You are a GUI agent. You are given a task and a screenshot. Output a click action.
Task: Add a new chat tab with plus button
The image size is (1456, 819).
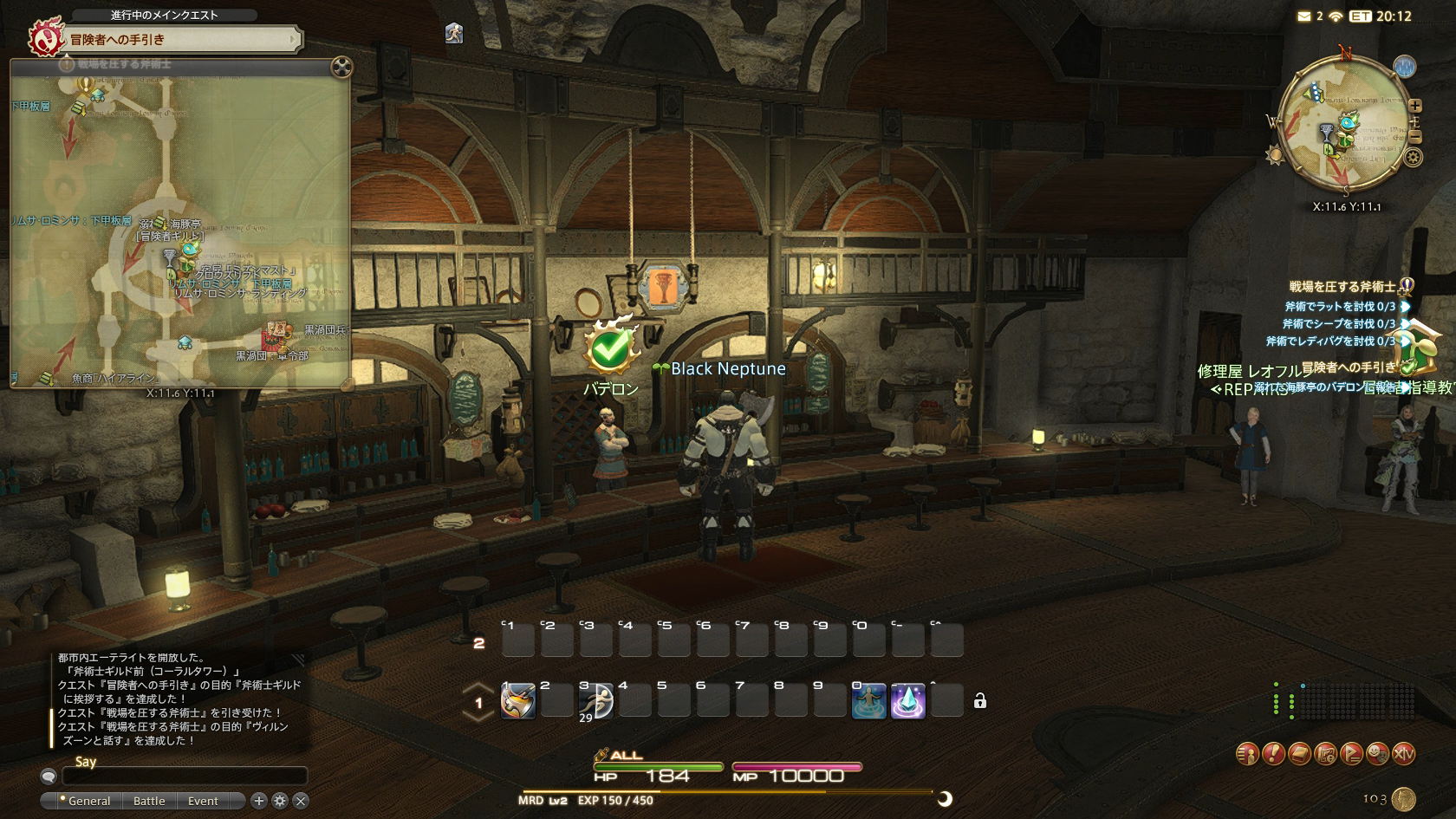[x=258, y=801]
